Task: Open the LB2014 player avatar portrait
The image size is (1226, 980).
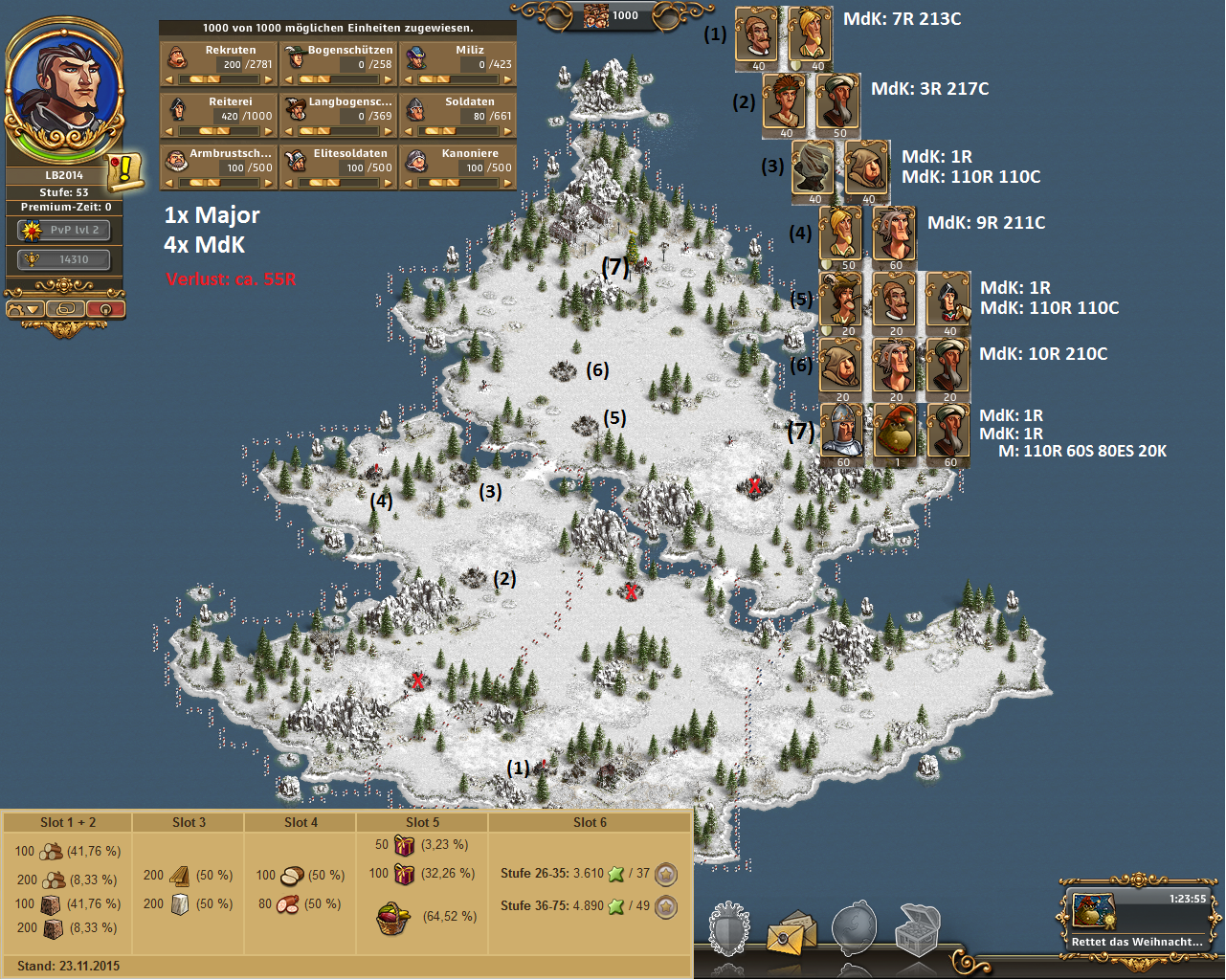Action: [x=65, y=88]
